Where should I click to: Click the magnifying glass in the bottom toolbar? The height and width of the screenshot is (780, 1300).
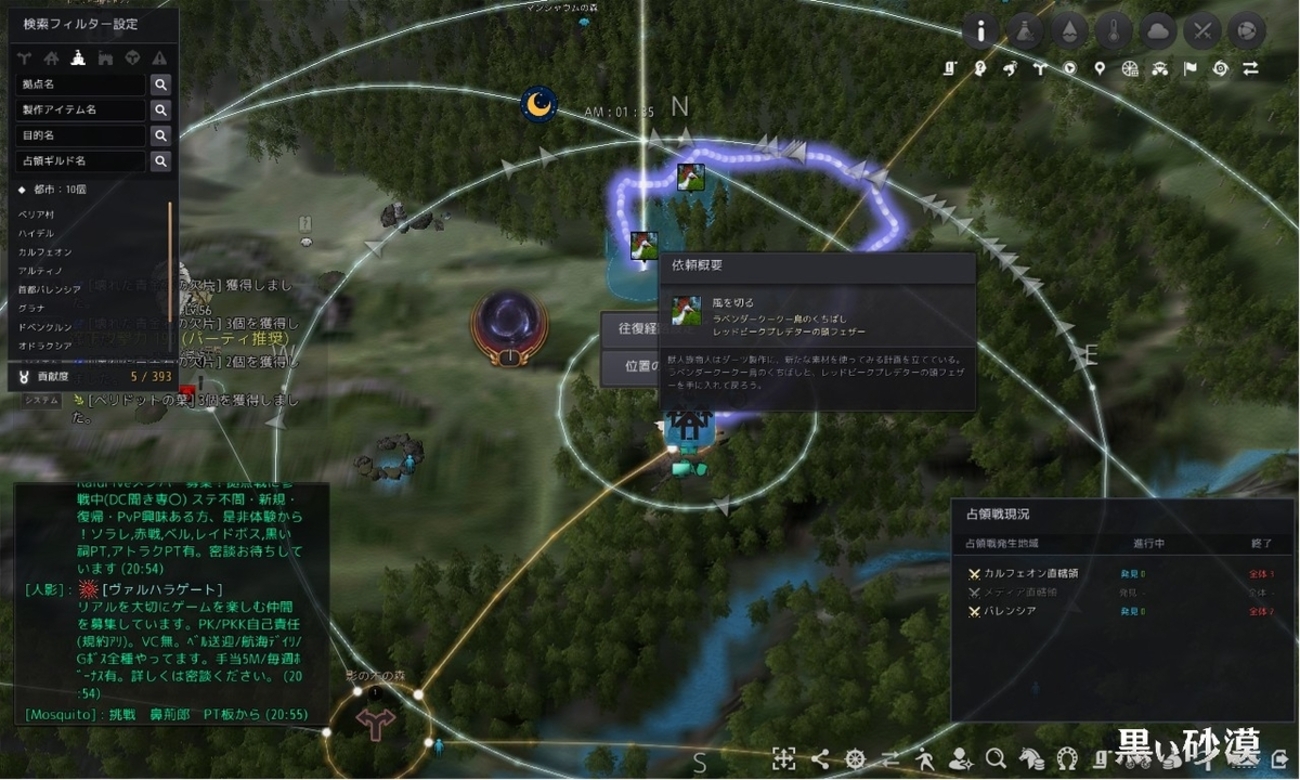point(995,757)
